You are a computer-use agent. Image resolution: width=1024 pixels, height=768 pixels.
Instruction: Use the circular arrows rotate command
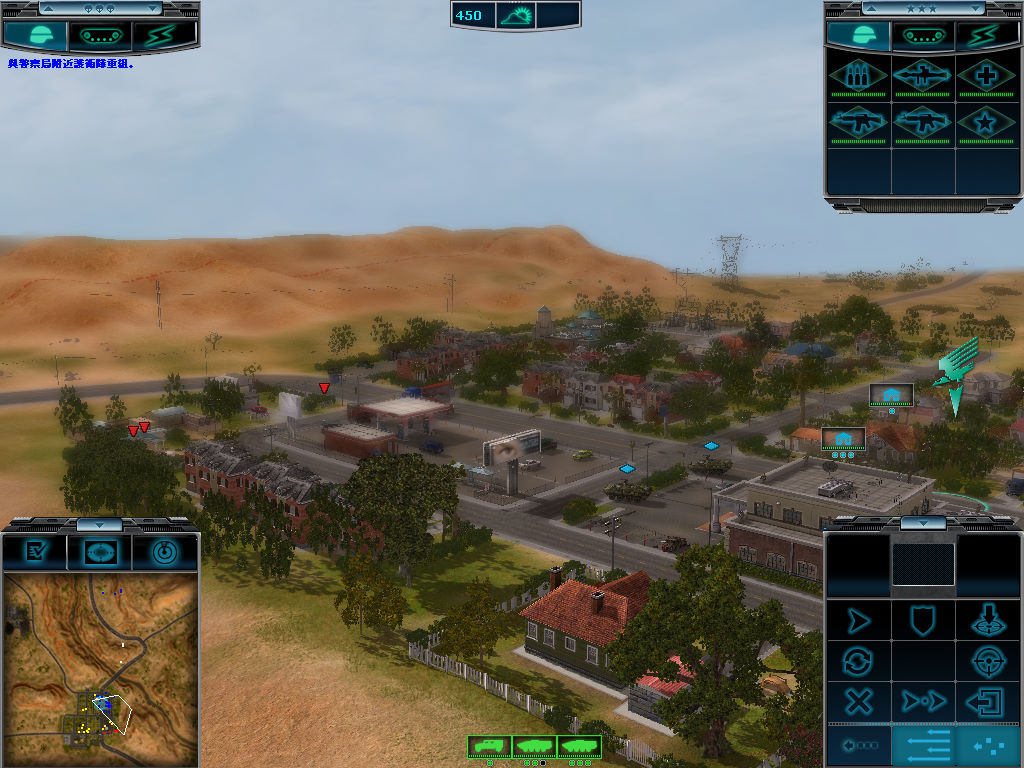tap(858, 661)
